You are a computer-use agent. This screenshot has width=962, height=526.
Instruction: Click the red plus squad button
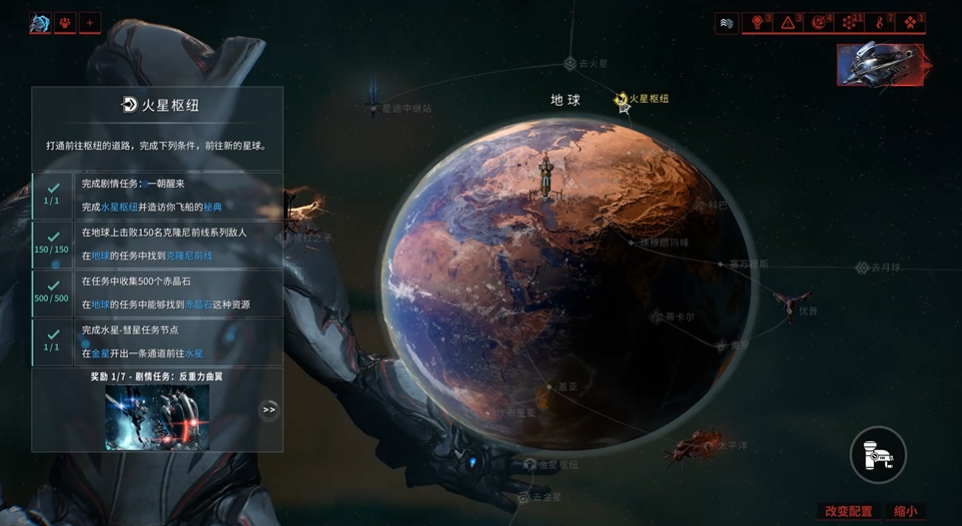pos(90,23)
